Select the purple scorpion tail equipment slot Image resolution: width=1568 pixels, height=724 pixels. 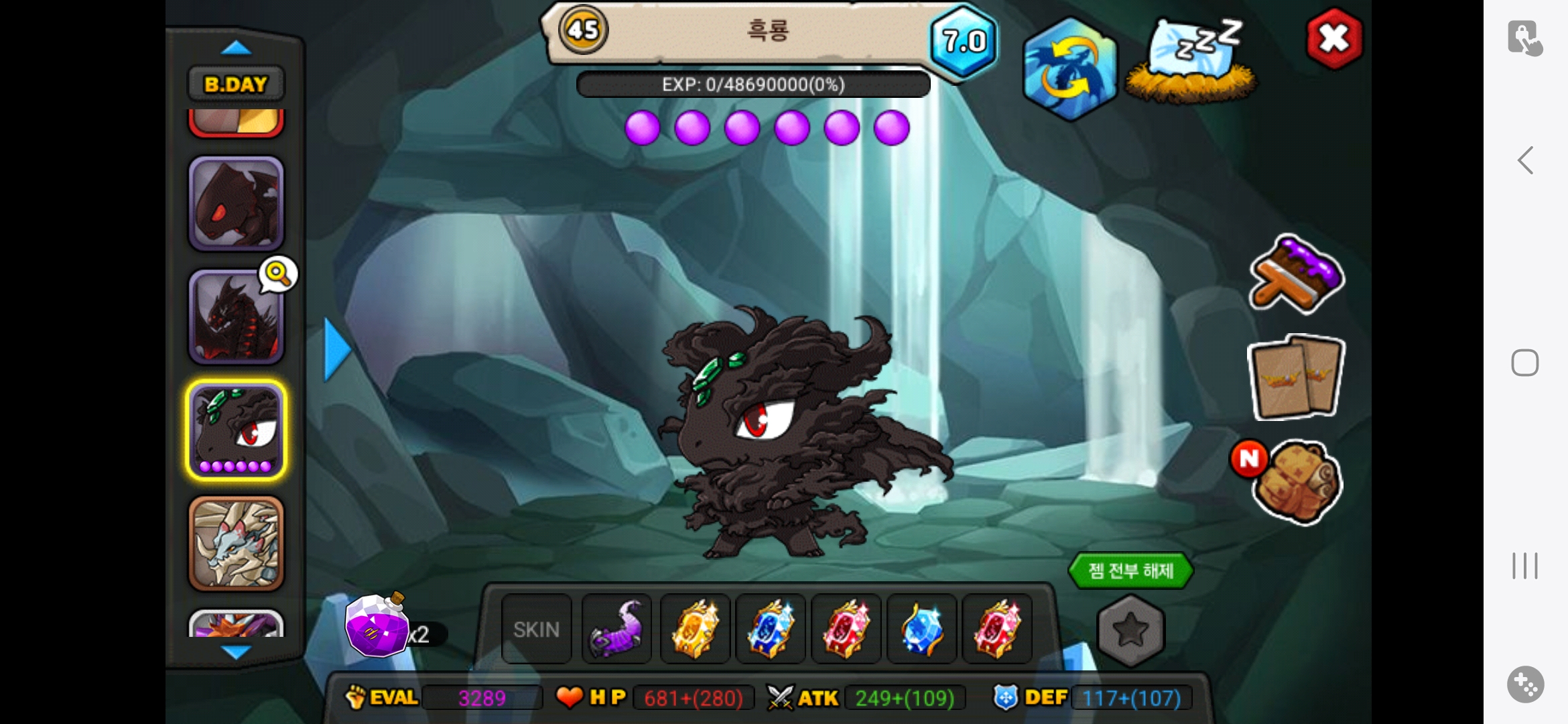(616, 629)
